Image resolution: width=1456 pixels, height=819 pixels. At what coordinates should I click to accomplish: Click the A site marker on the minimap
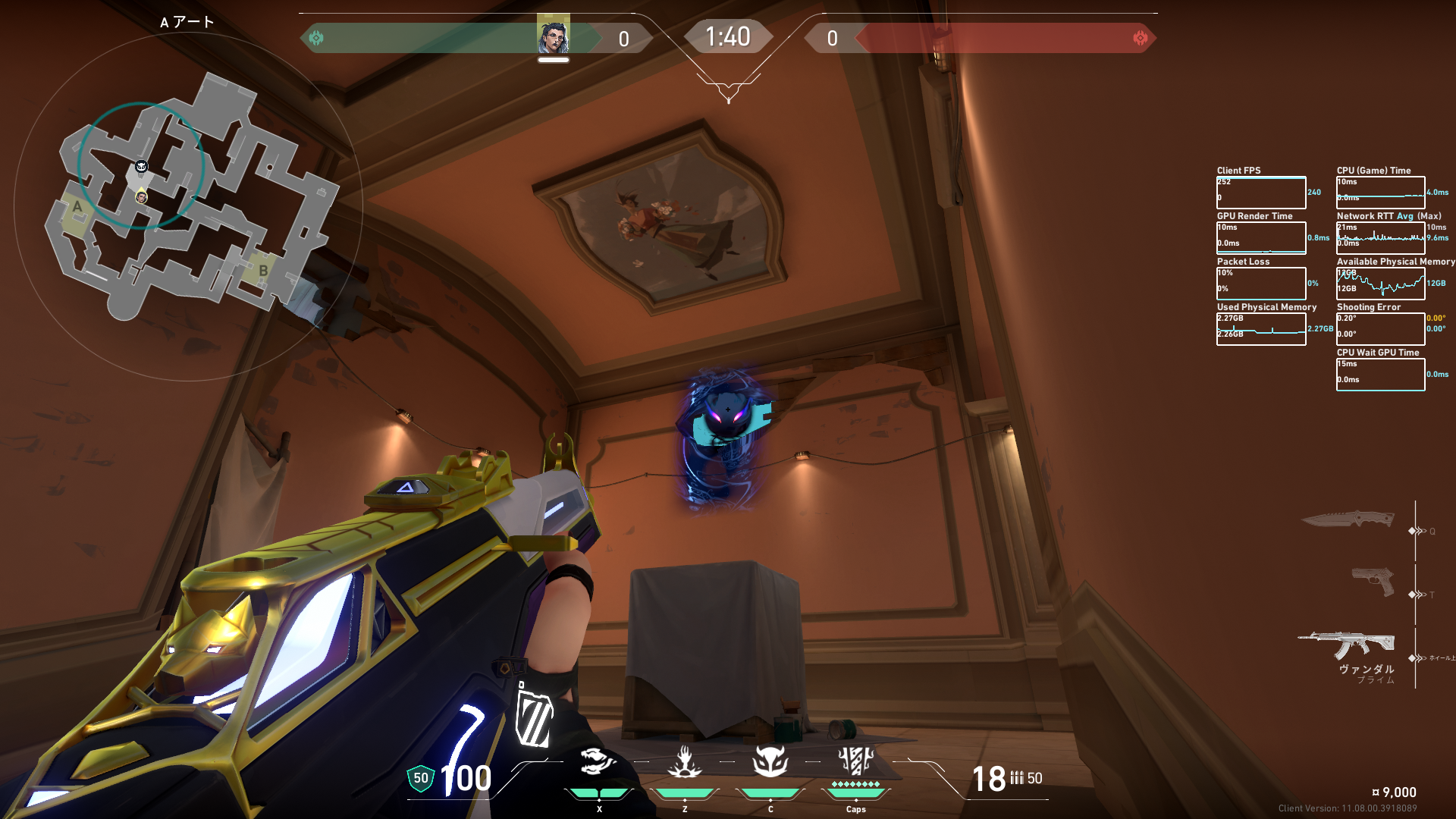tap(77, 207)
